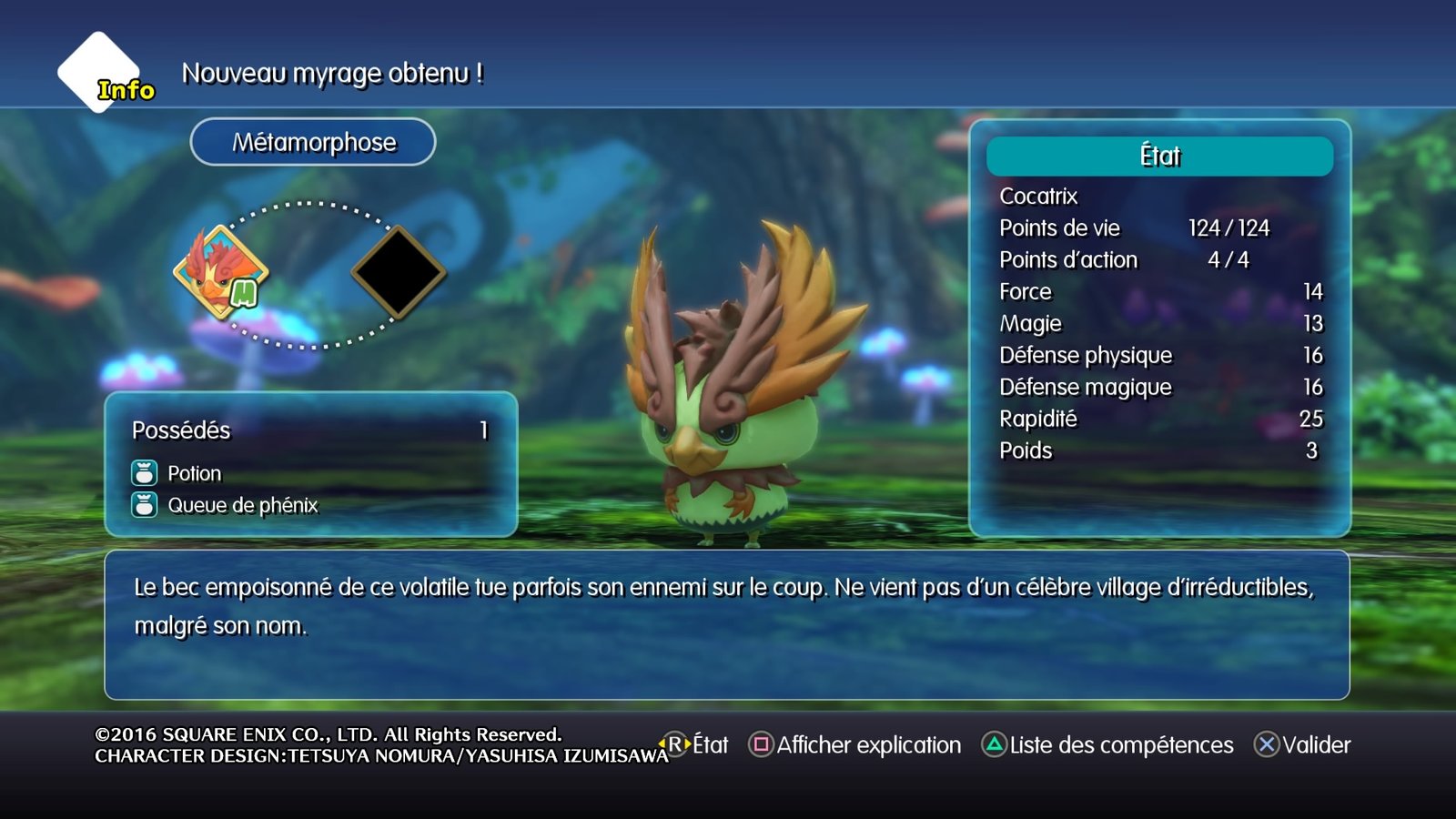Click the pink square Afficher explication icon
The height and width of the screenshot is (819, 1456).
pyautogui.click(x=761, y=744)
